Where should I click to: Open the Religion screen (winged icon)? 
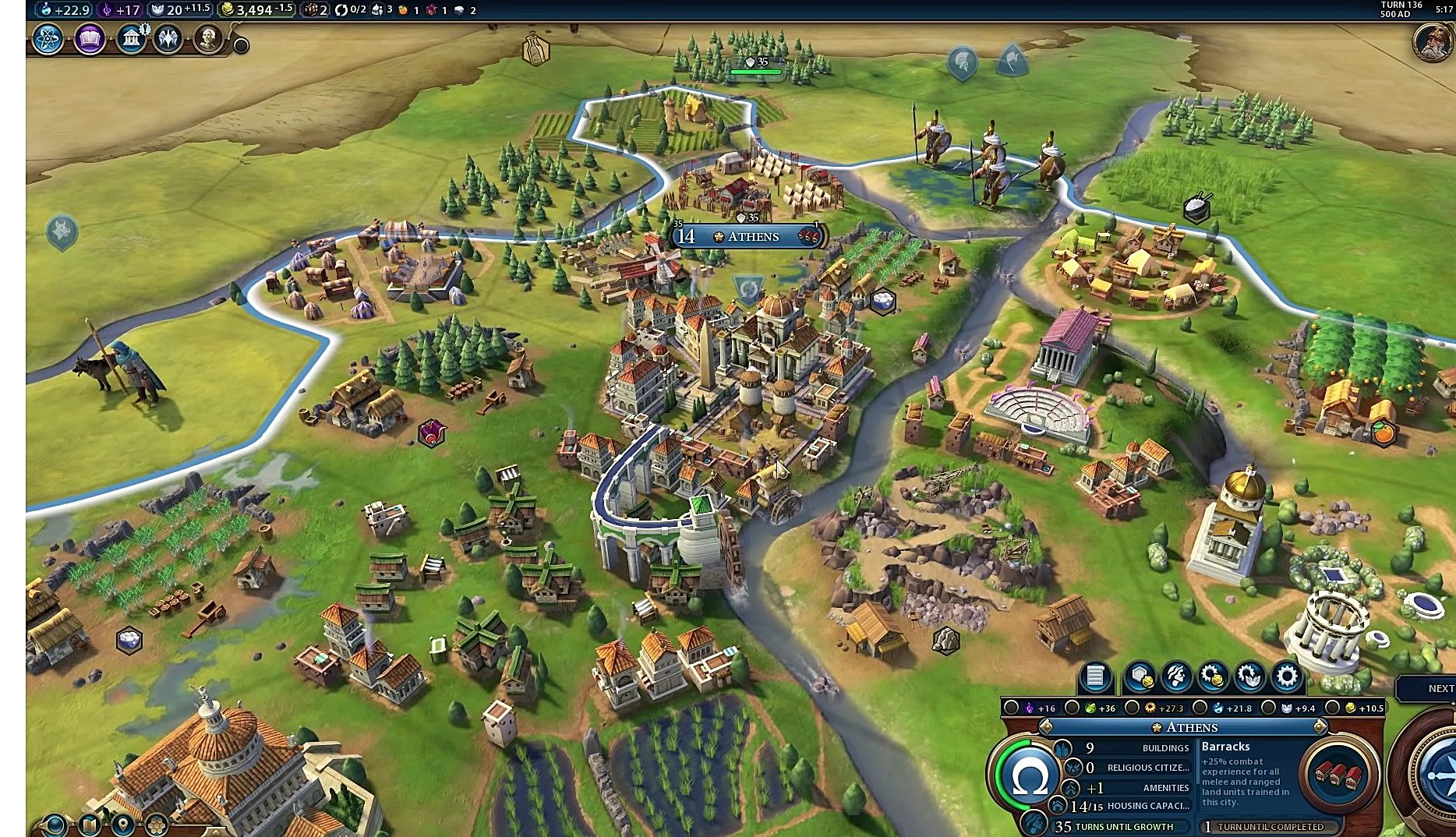point(168,38)
